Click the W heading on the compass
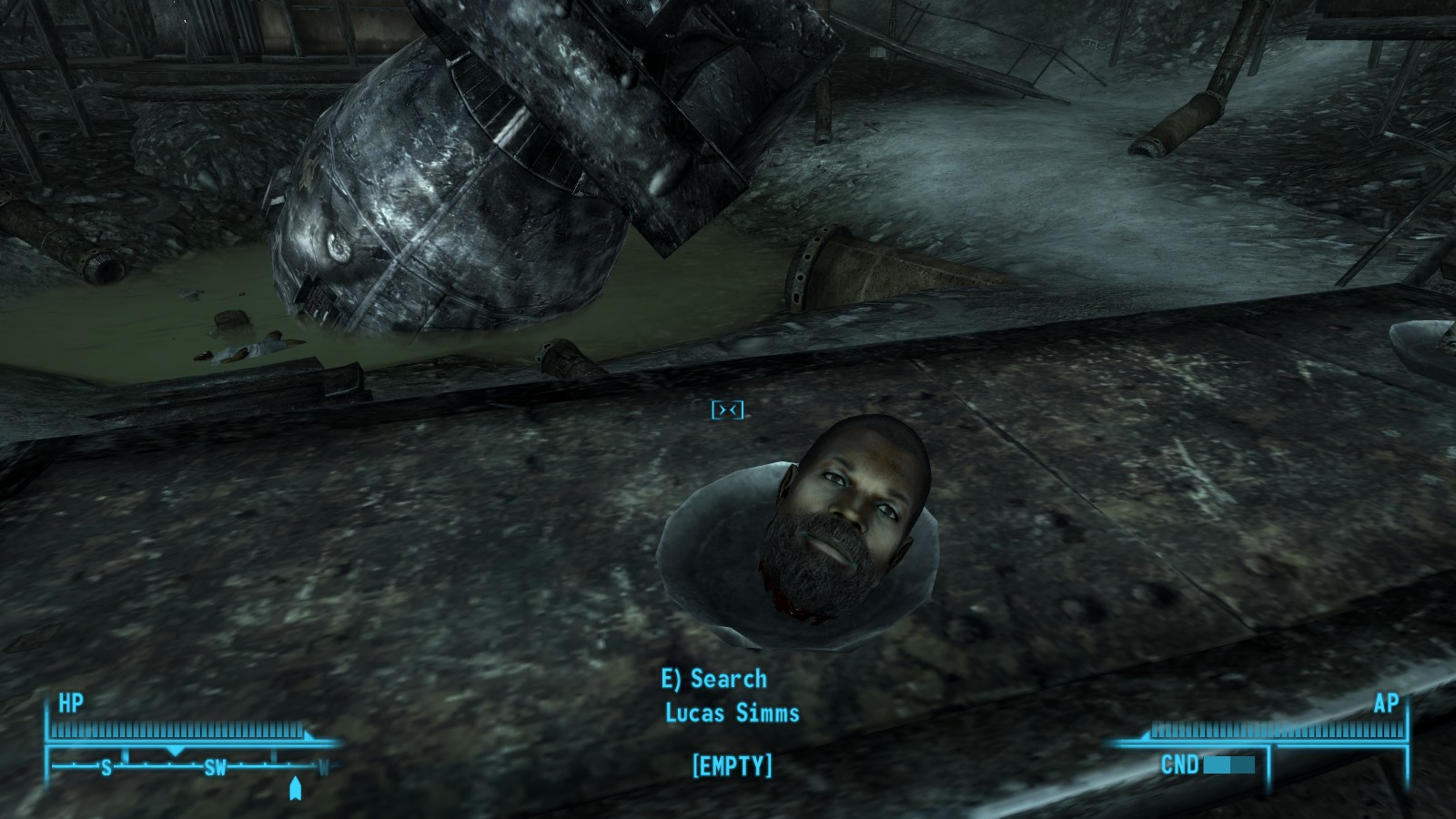This screenshot has width=1456, height=819. (x=323, y=767)
